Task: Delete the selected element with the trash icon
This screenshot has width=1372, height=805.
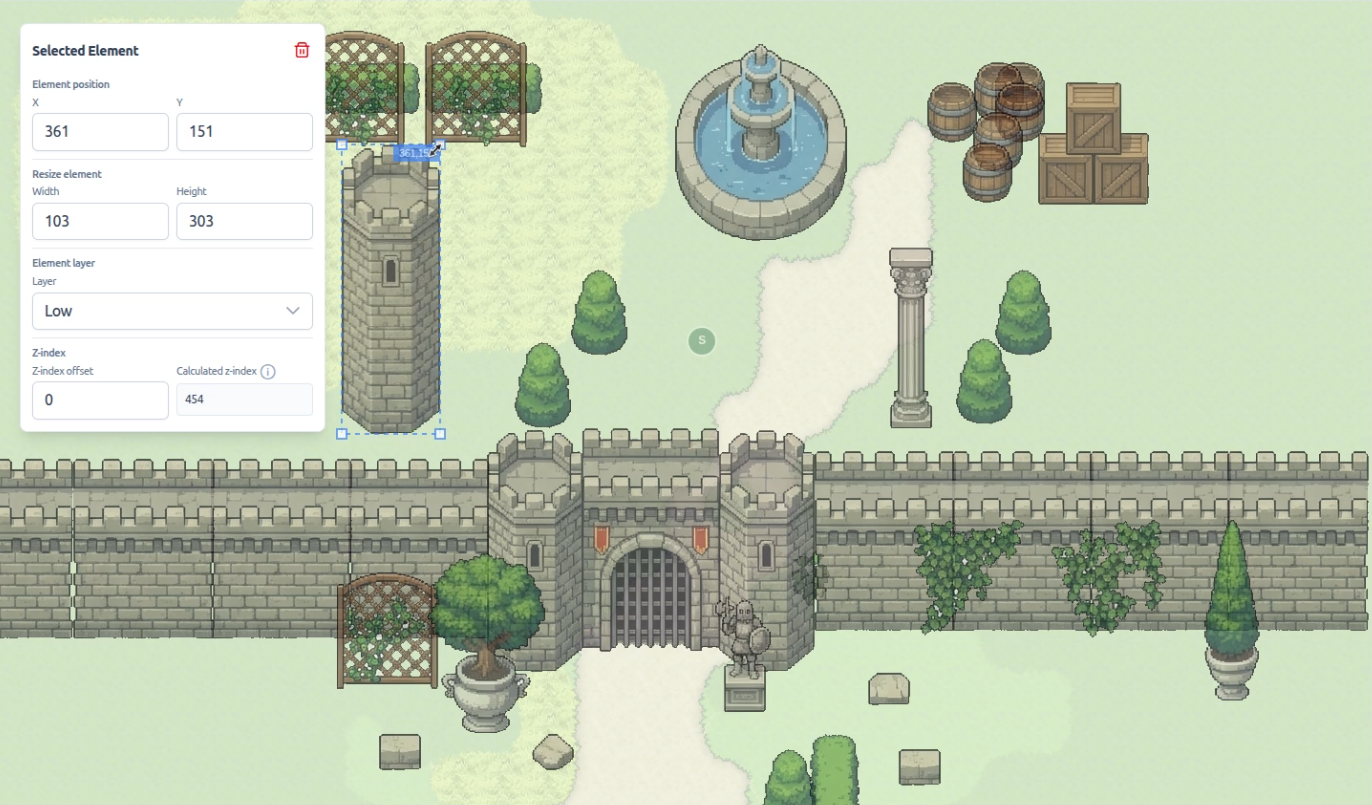Action: (x=302, y=50)
